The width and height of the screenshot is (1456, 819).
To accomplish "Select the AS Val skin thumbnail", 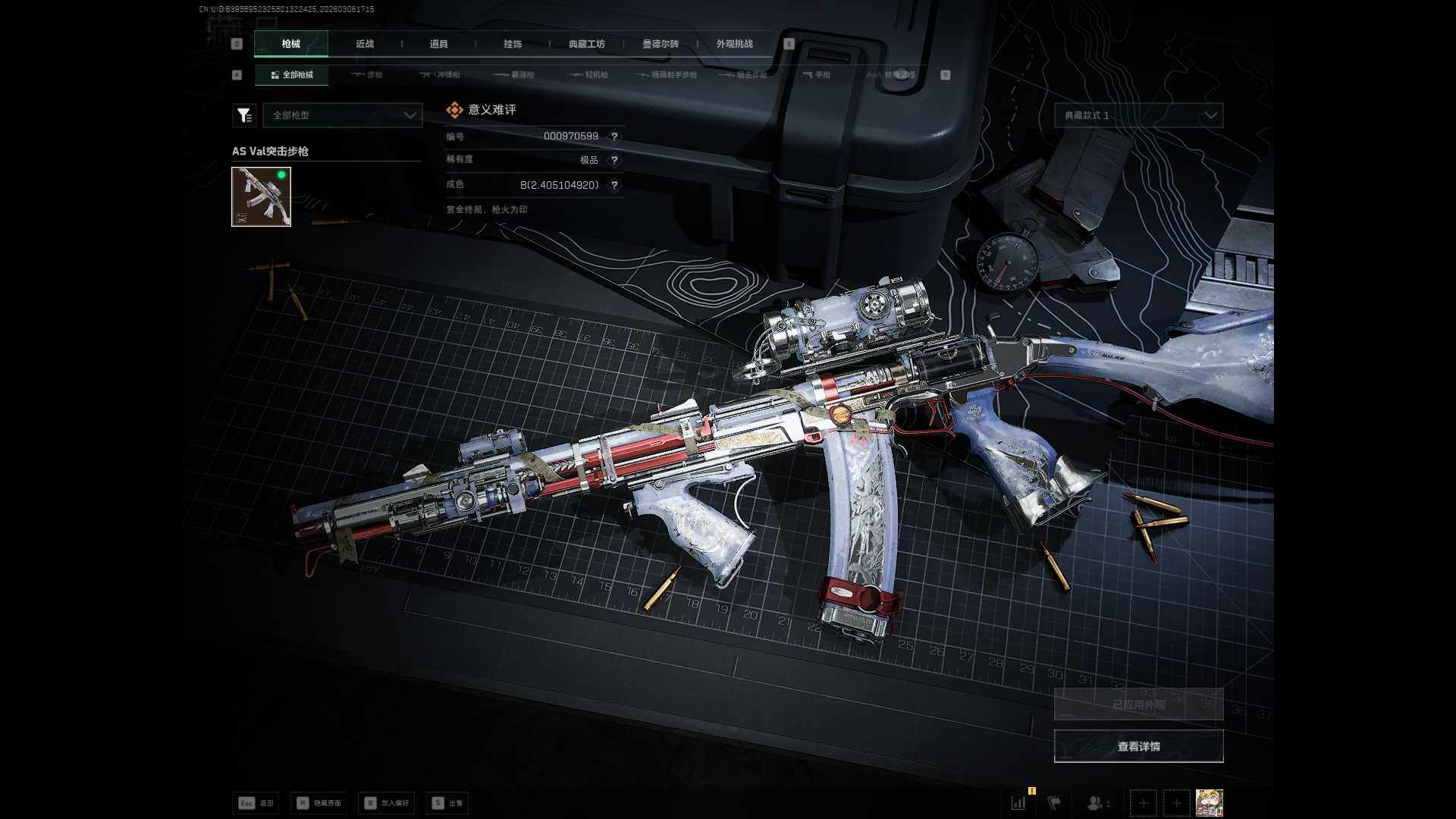I will point(261,197).
